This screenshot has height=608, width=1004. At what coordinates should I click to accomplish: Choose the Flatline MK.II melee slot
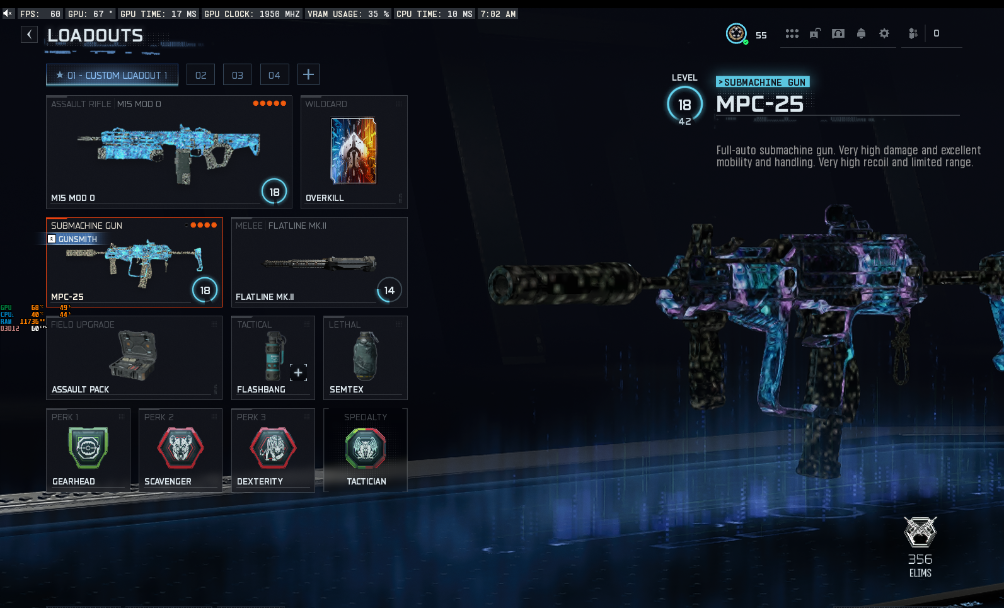tap(319, 262)
